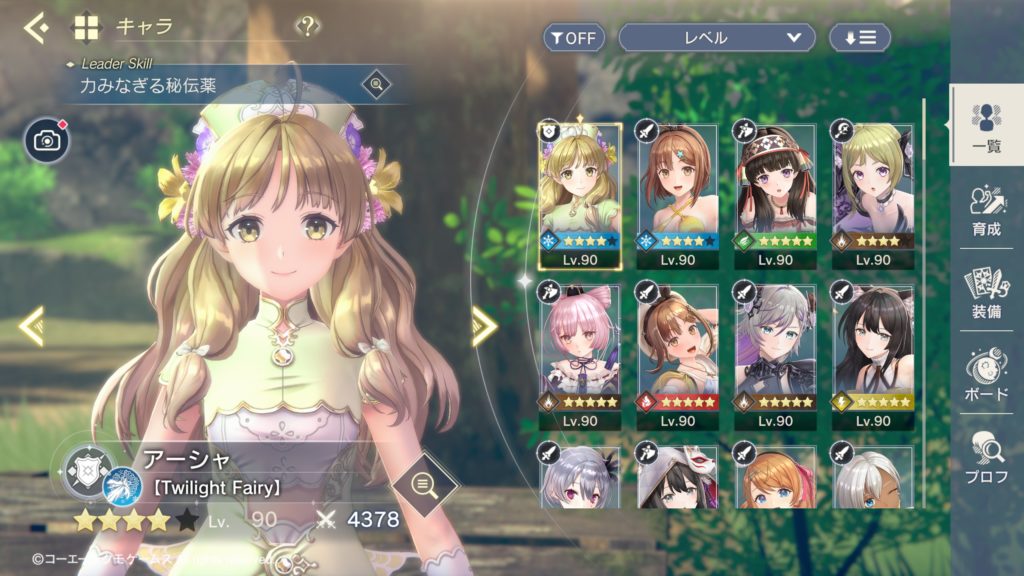Open help with the question mark icon

308,27
